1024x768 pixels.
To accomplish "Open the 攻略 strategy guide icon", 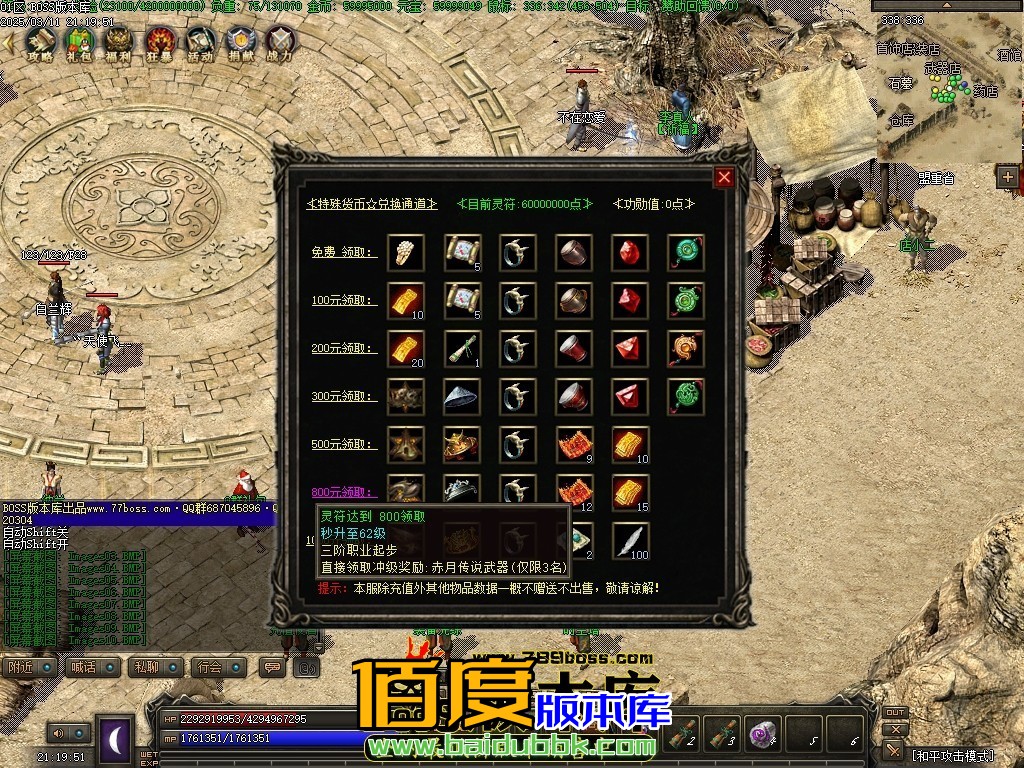I will tap(40, 42).
